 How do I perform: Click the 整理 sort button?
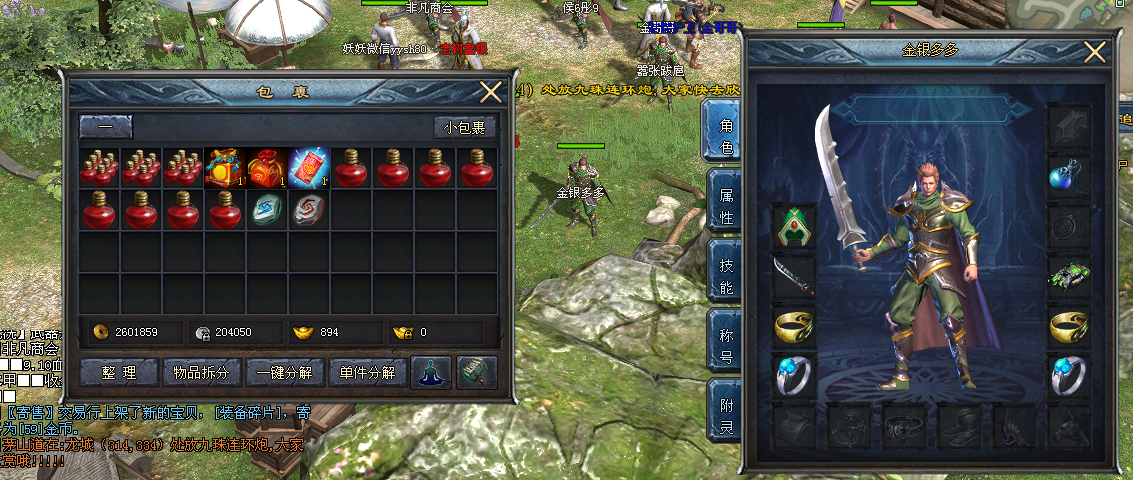click(120, 373)
